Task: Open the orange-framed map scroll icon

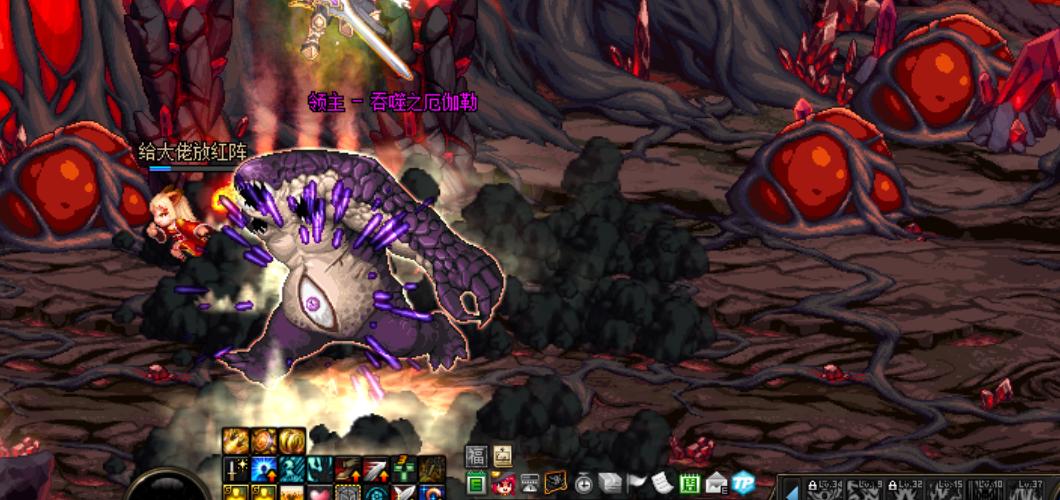Action: click(x=556, y=484)
